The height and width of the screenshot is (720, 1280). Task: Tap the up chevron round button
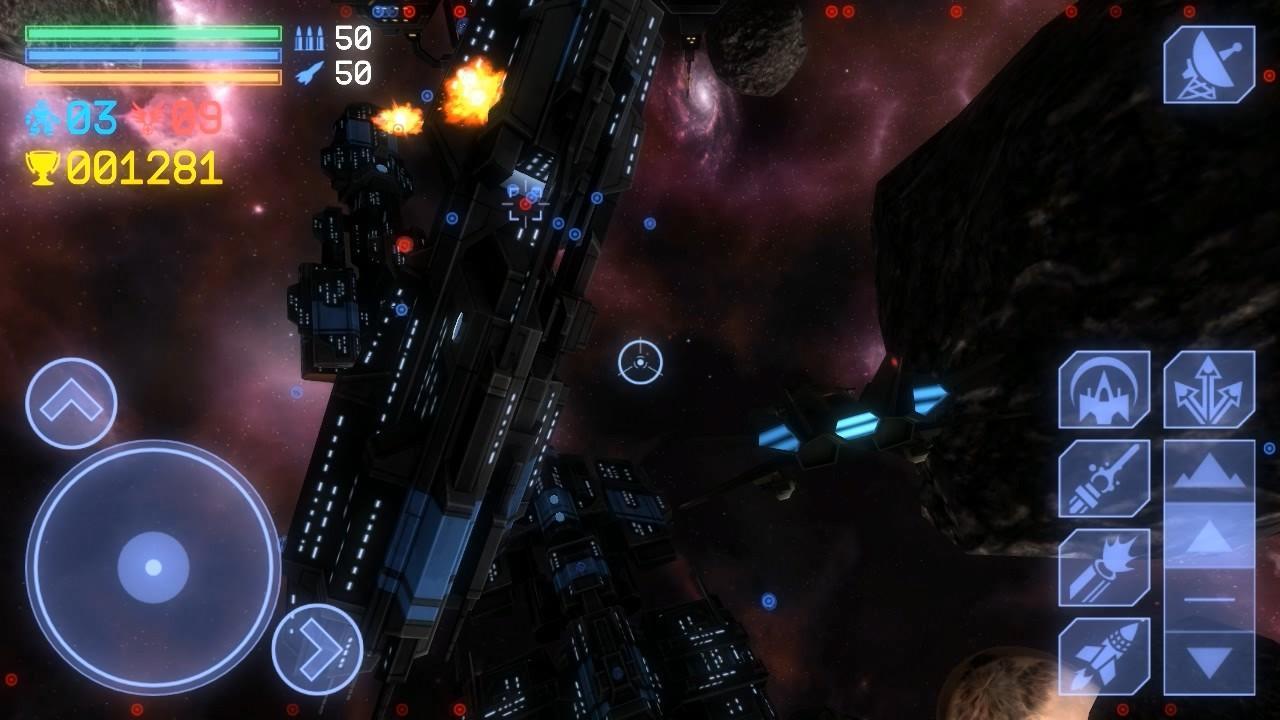click(71, 403)
